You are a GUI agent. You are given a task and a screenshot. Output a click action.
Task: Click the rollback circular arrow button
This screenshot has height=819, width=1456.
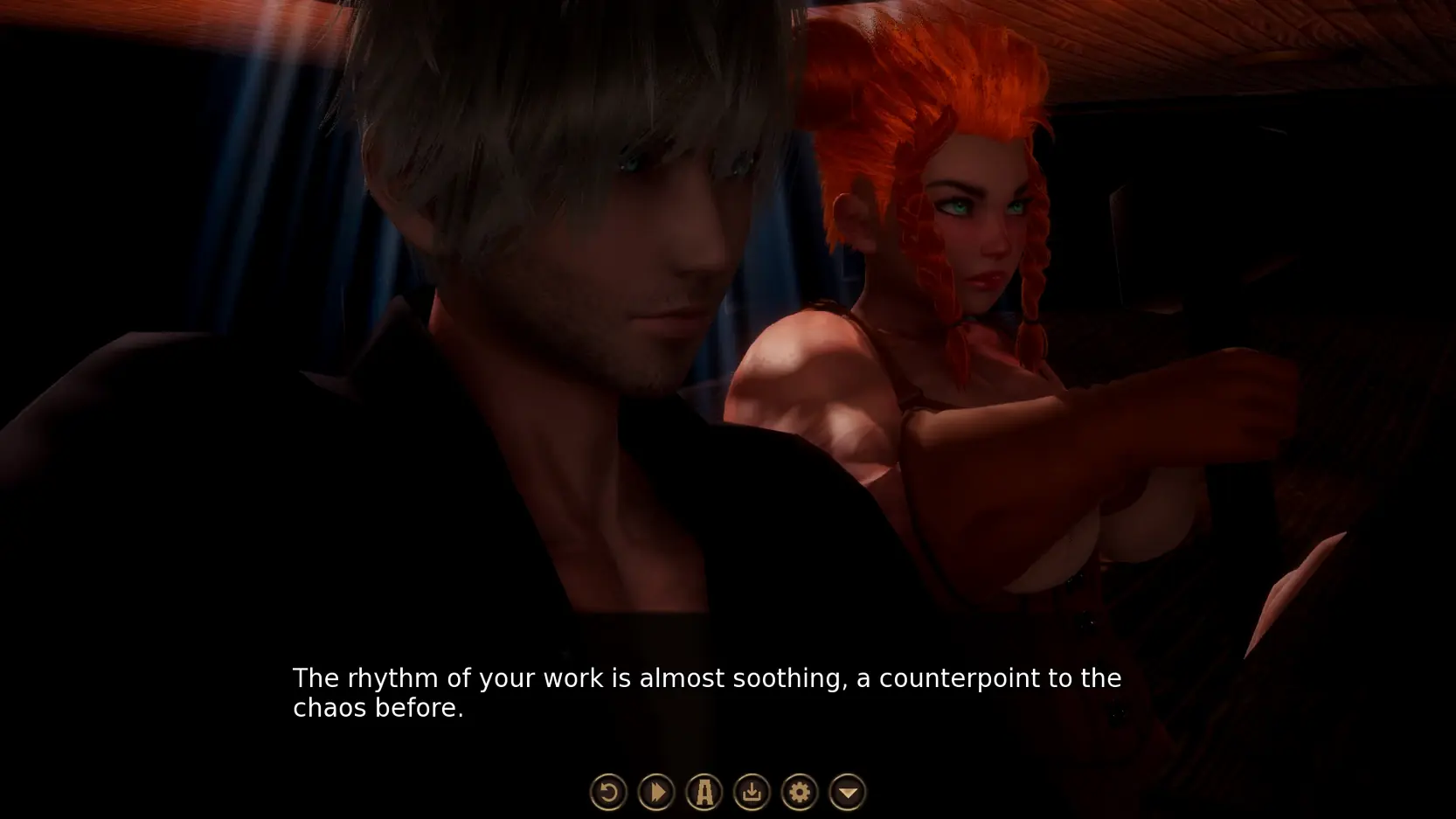[x=608, y=793]
